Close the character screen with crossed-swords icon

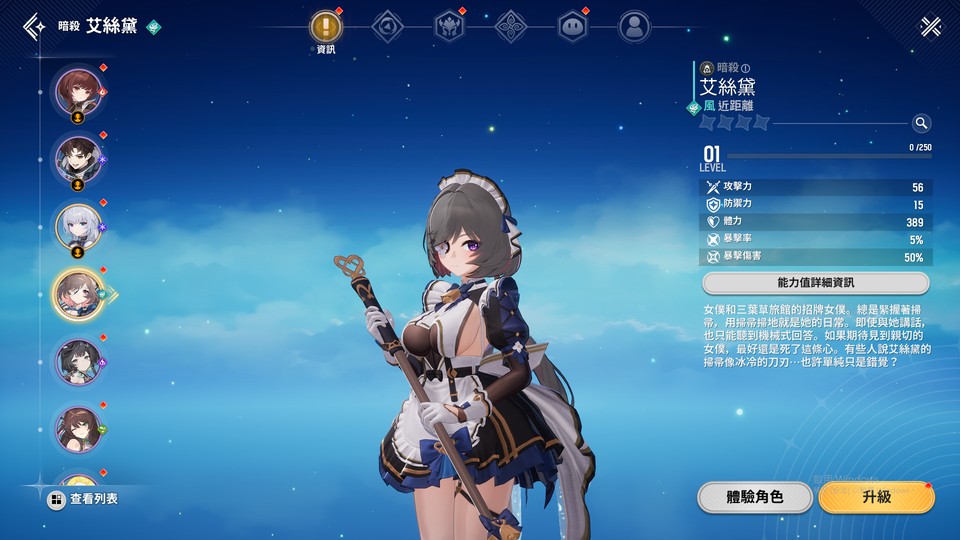pyautogui.click(x=931, y=27)
